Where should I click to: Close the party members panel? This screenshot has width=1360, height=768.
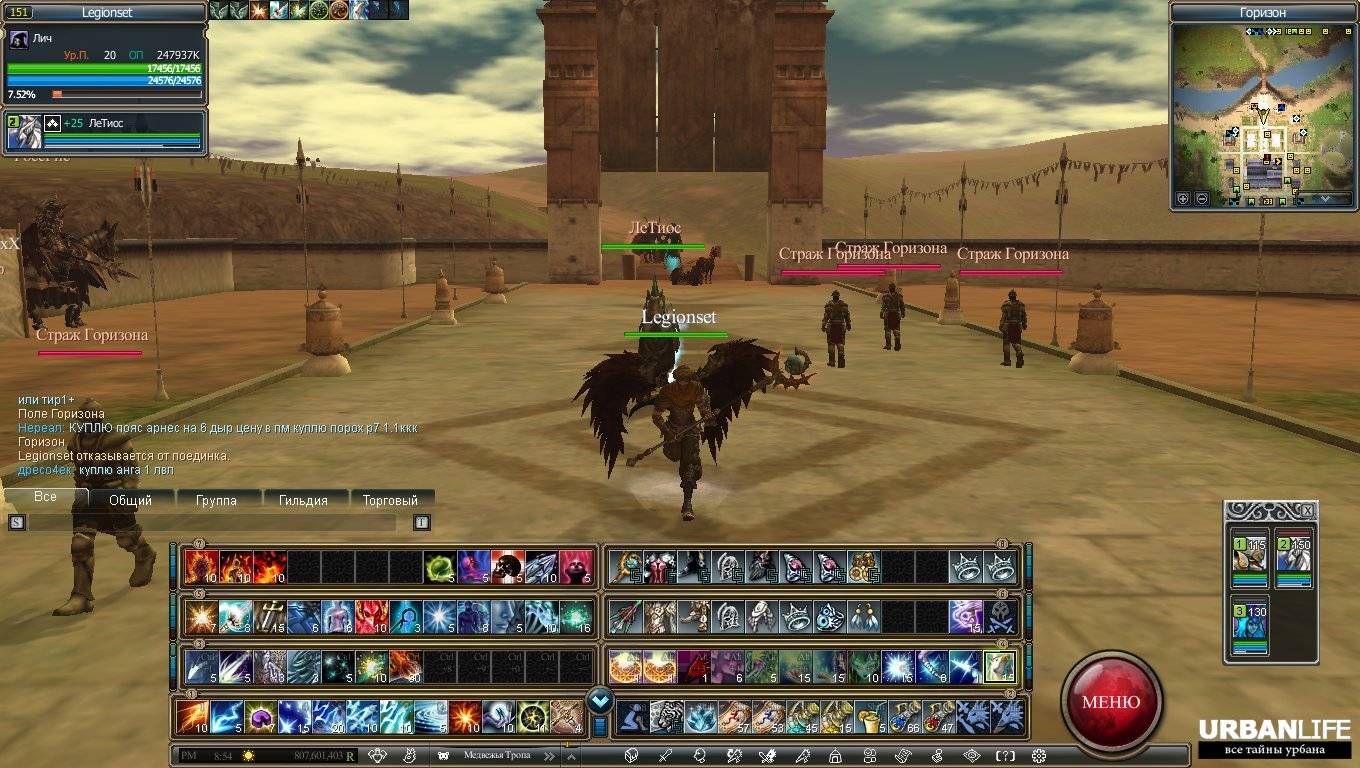click(1307, 510)
